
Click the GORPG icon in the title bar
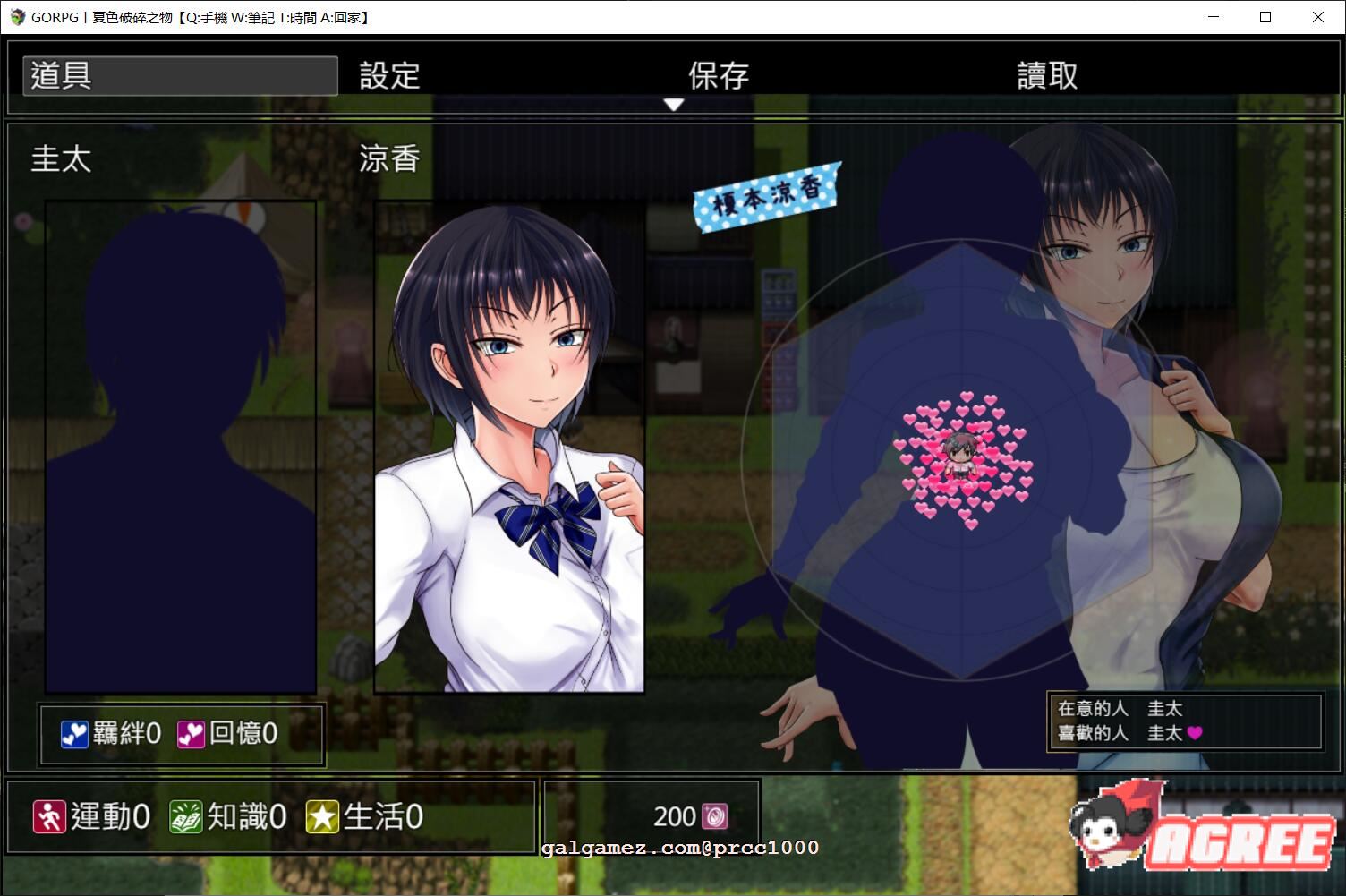coord(16,17)
